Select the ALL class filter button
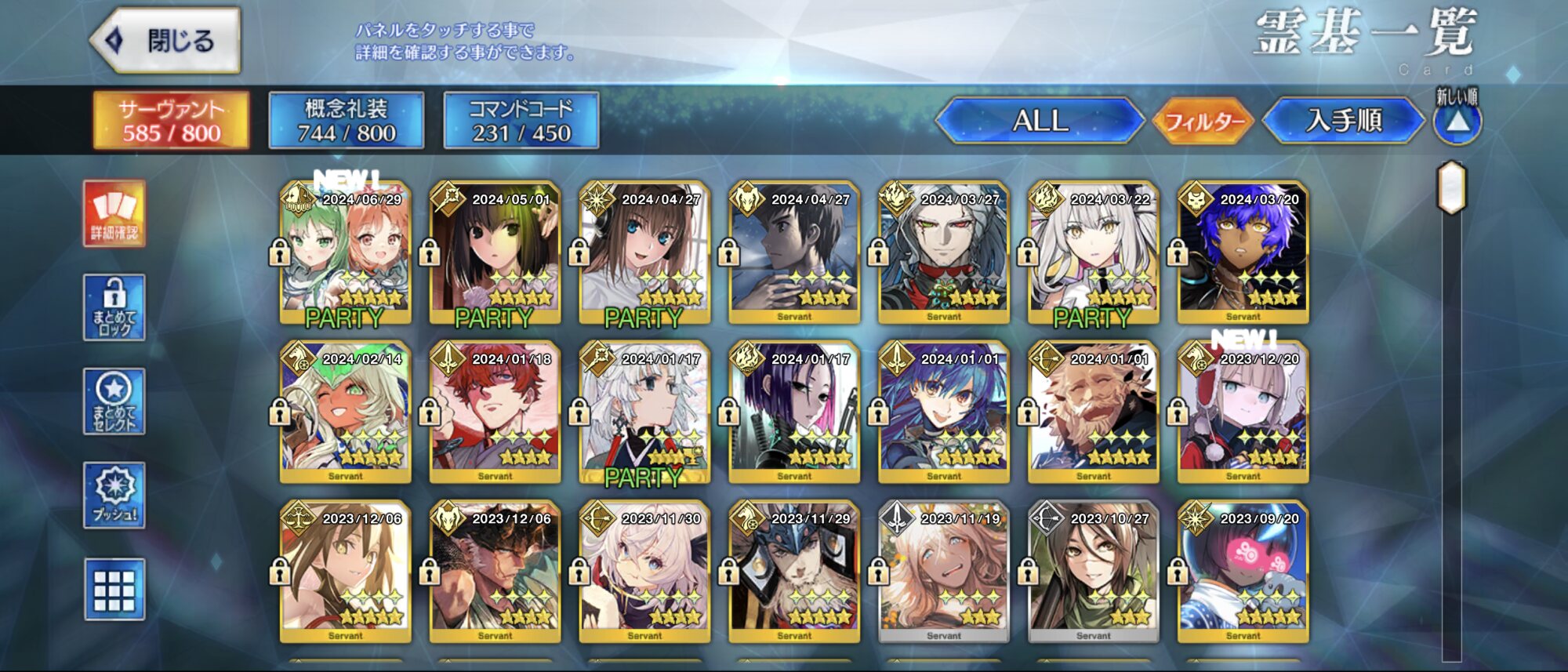Viewport: 1568px width, 672px height. pyautogui.click(x=1040, y=121)
